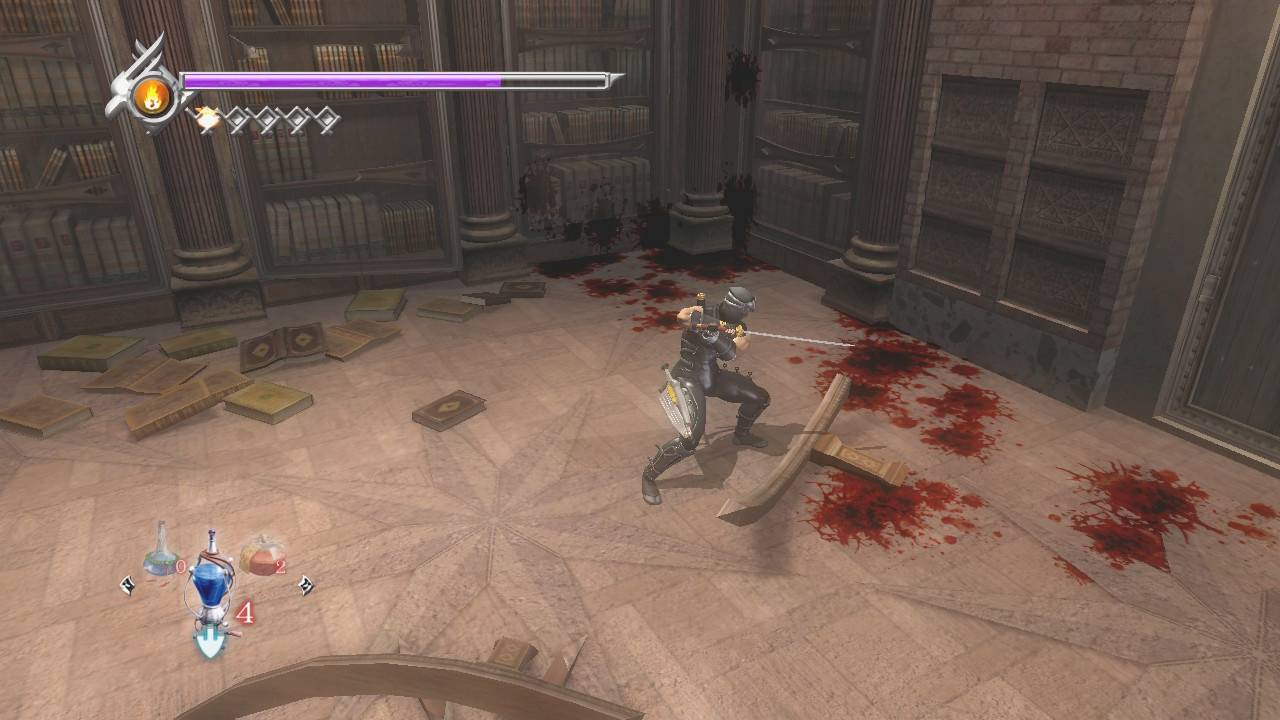Pick the red pouch item

click(261, 554)
